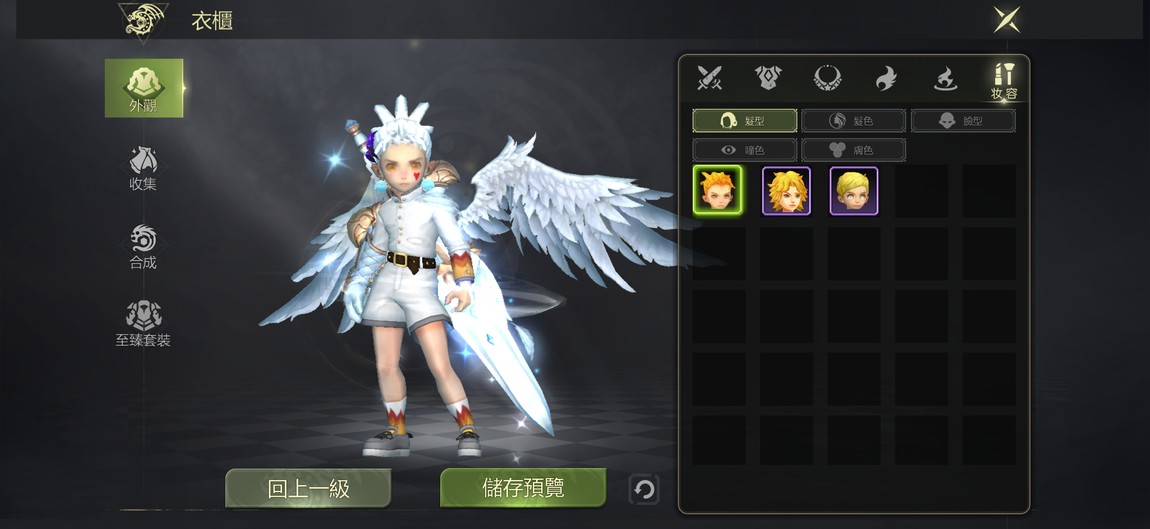Switch to the necklace accessory tab
Viewport: 1150px width, 529px height.
click(827, 78)
